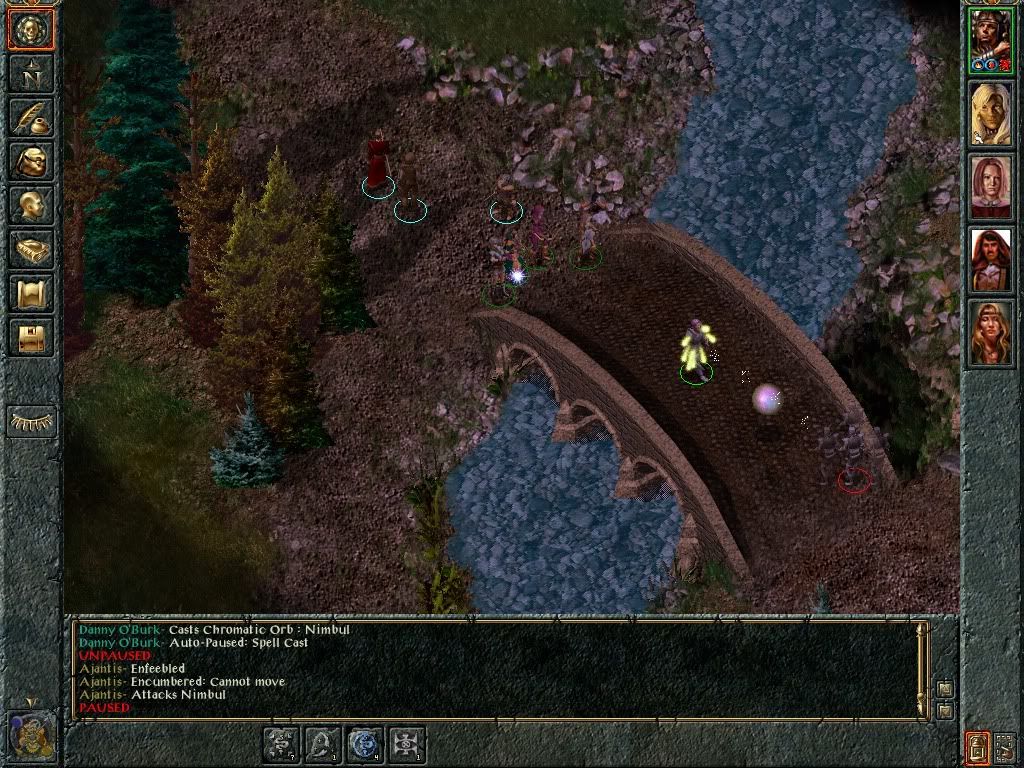Image resolution: width=1024 pixels, height=768 pixels.
Task: Activate the blue orb spell with count 4
Action: click(x=365, y=745)
